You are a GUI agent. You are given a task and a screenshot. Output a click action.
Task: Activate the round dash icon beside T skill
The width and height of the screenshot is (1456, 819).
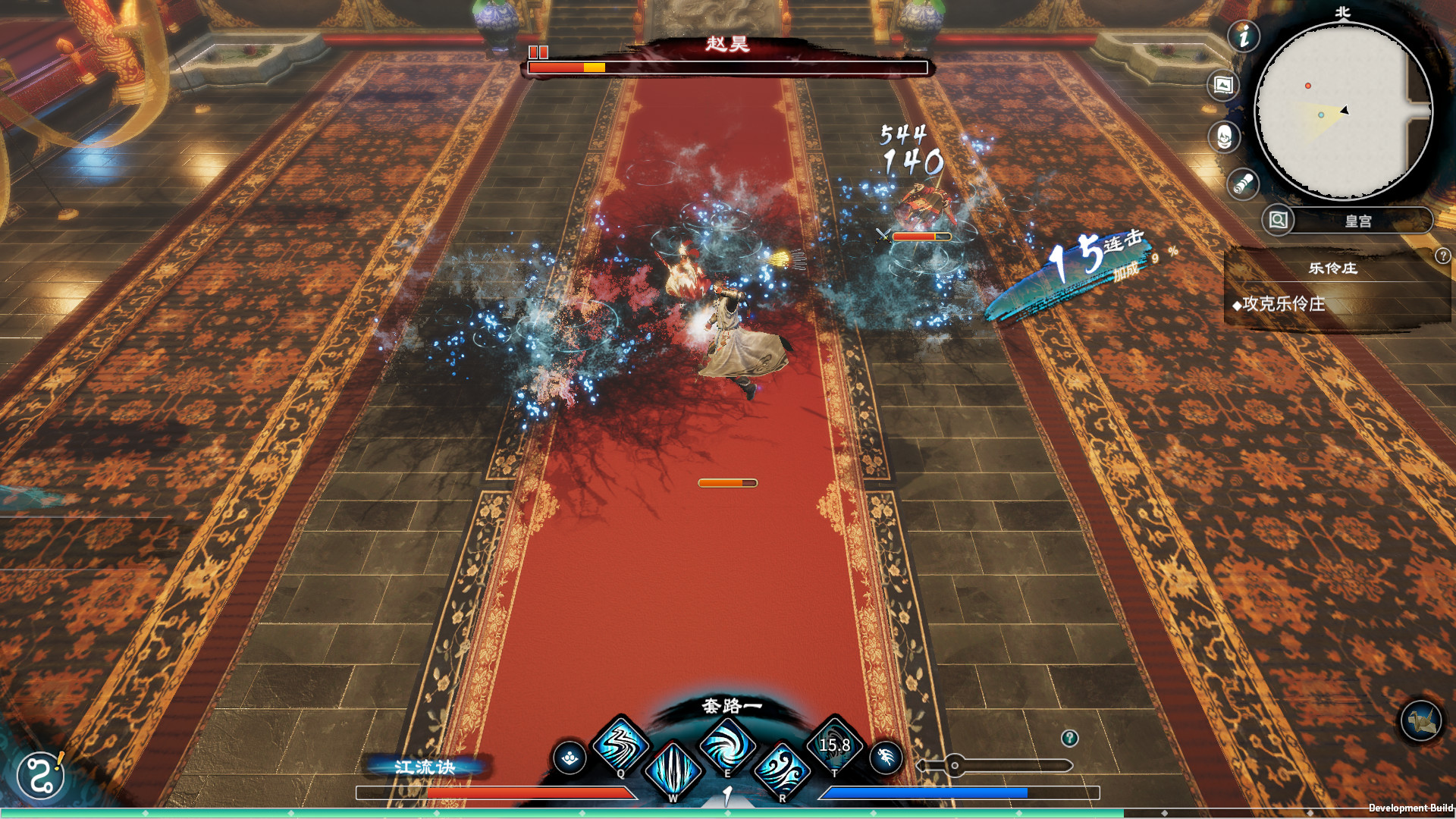click(885, 757)
